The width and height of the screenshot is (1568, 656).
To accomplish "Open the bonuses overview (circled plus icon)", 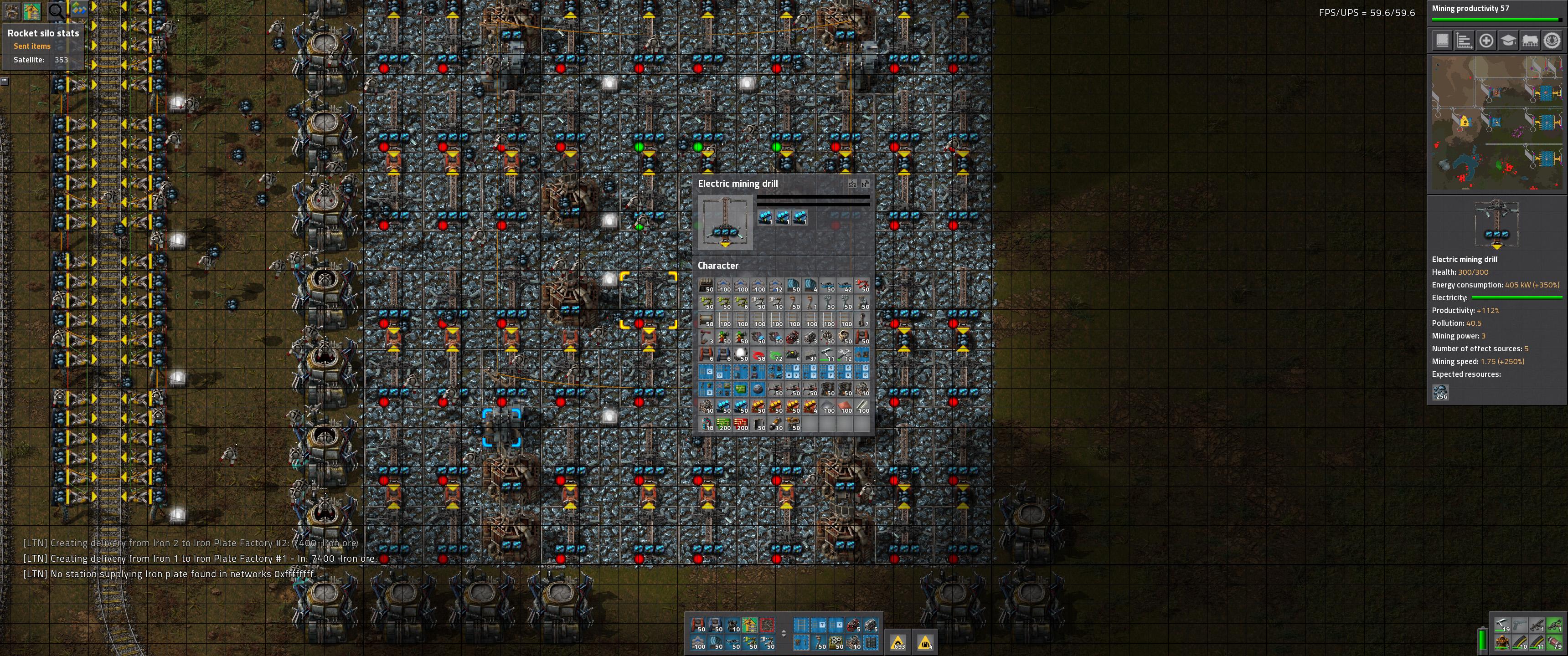I will coord(1486,40).
